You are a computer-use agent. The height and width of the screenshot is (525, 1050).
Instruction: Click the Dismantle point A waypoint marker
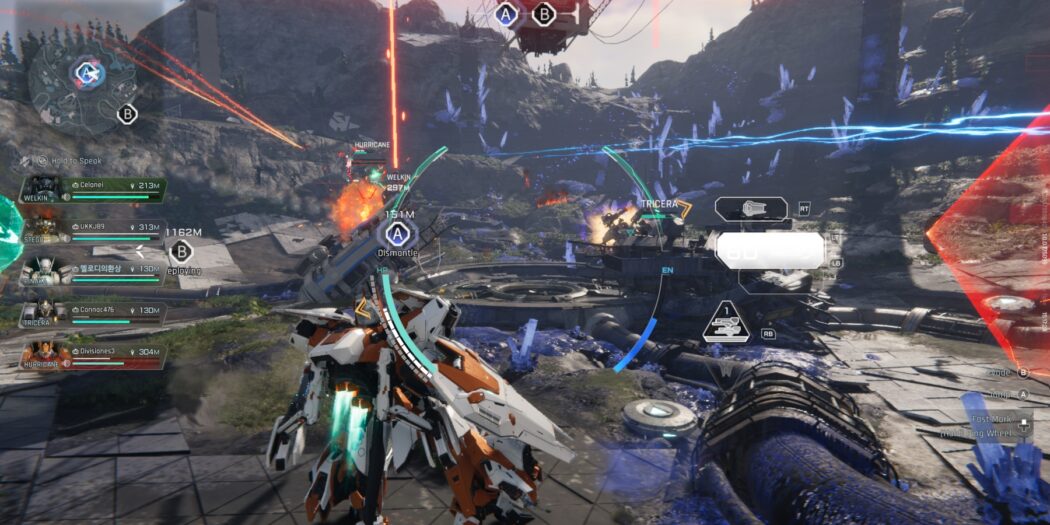point(398,235)
